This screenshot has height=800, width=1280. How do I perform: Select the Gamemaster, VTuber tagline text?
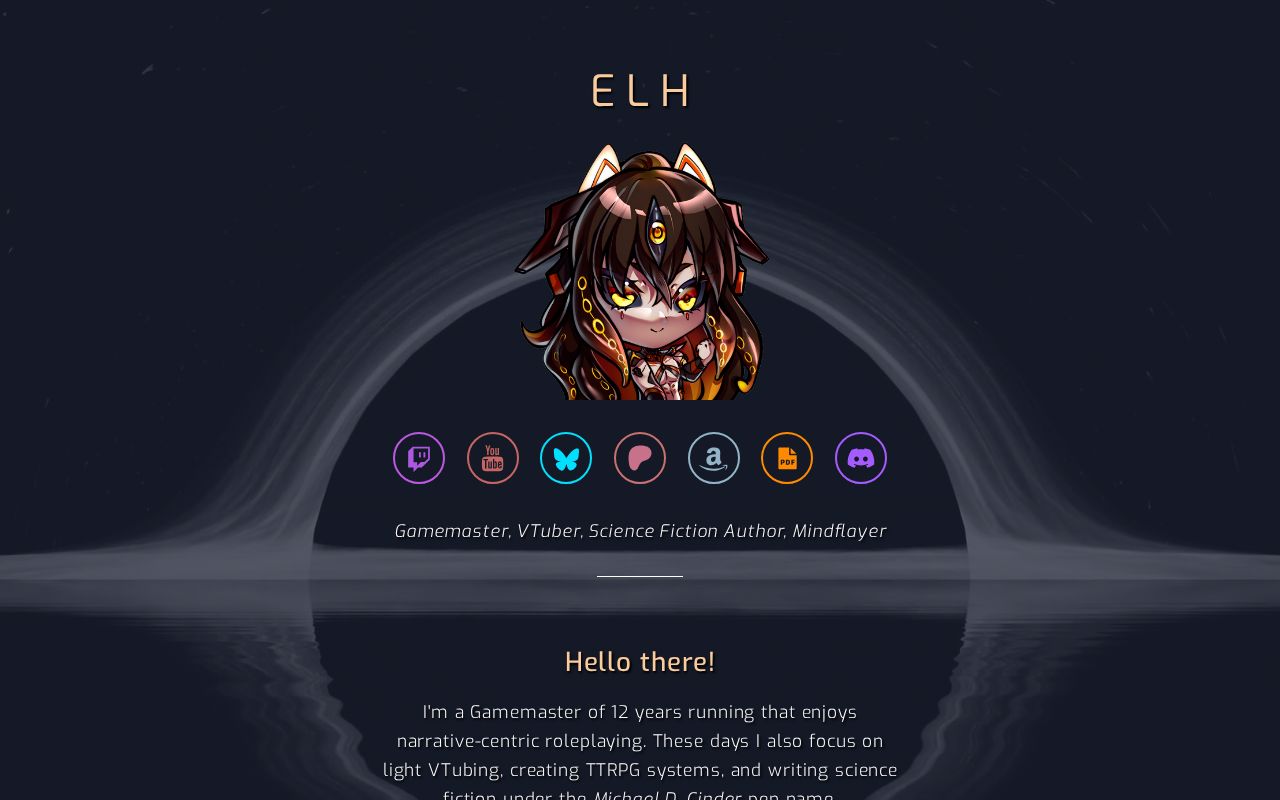640,531
